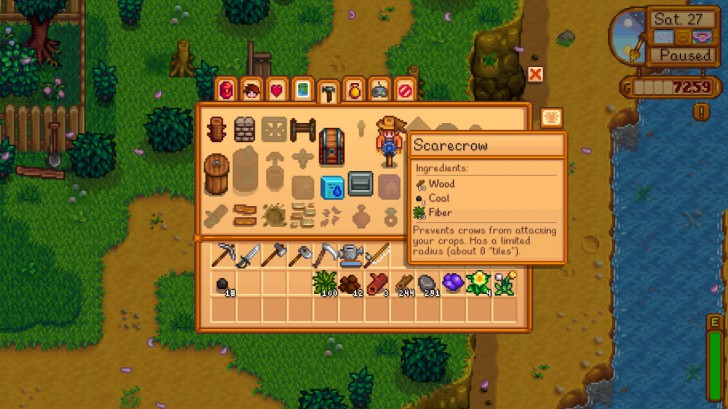
Task: Select the watering can slot
Action: point(349,256)
